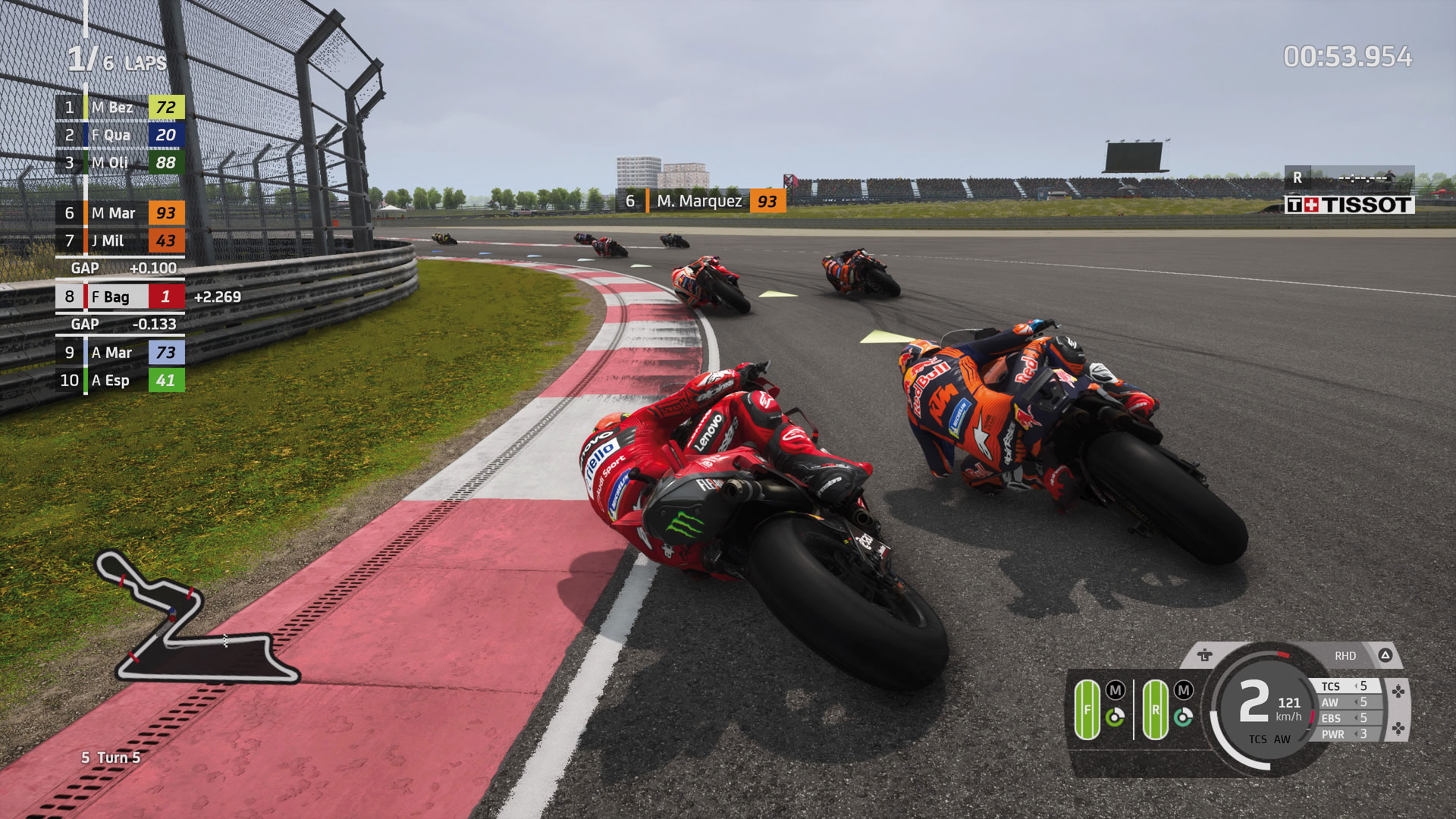Image resolution: width=1456 pixels, height=819 pixels.
Task: Click the upper d-pad icon near TCS
Action: click(1398, 692)
